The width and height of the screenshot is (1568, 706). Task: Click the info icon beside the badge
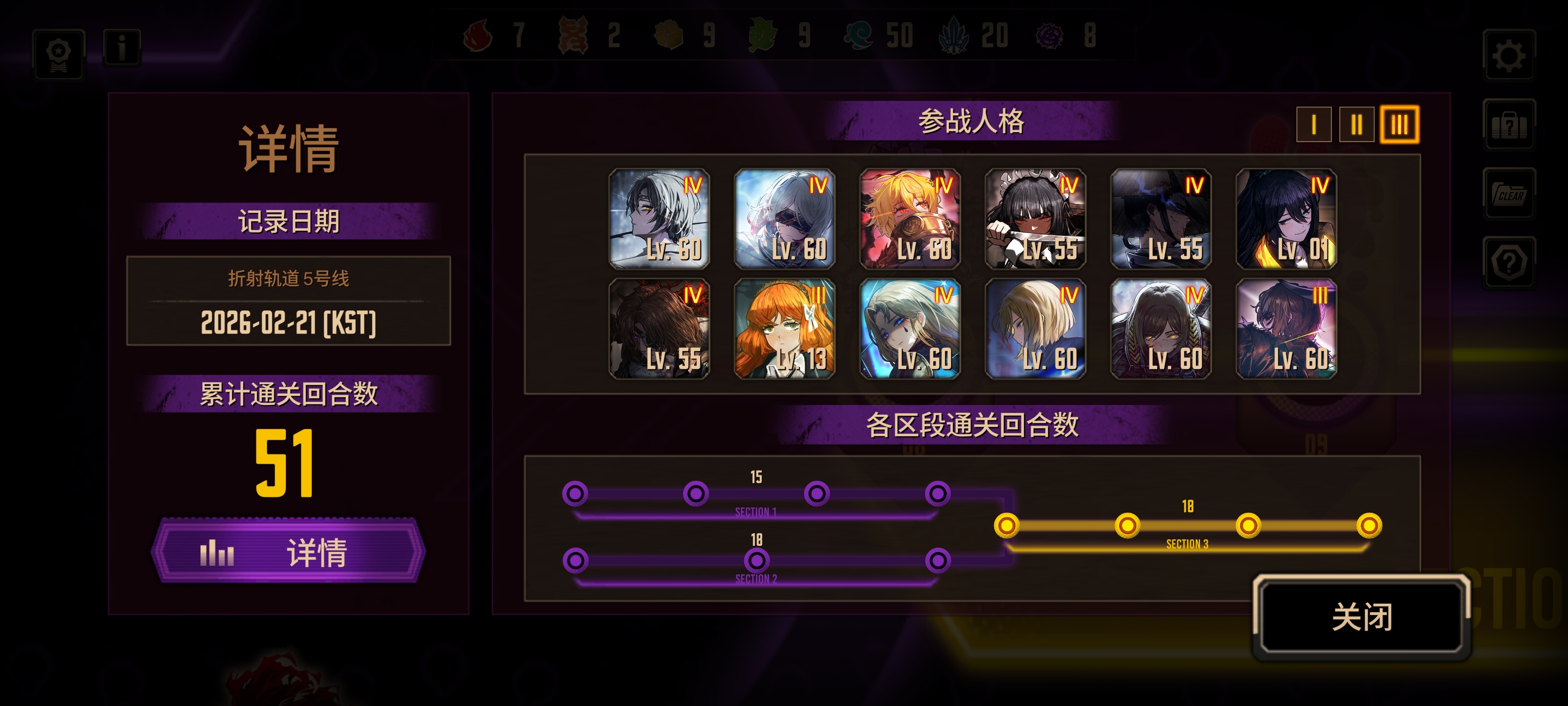click(121, 49)
